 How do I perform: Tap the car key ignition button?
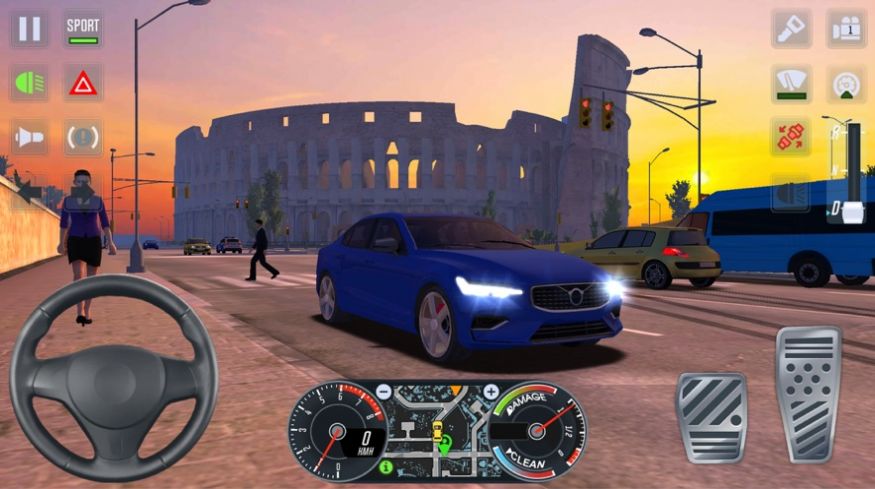[x=791, y=28]
